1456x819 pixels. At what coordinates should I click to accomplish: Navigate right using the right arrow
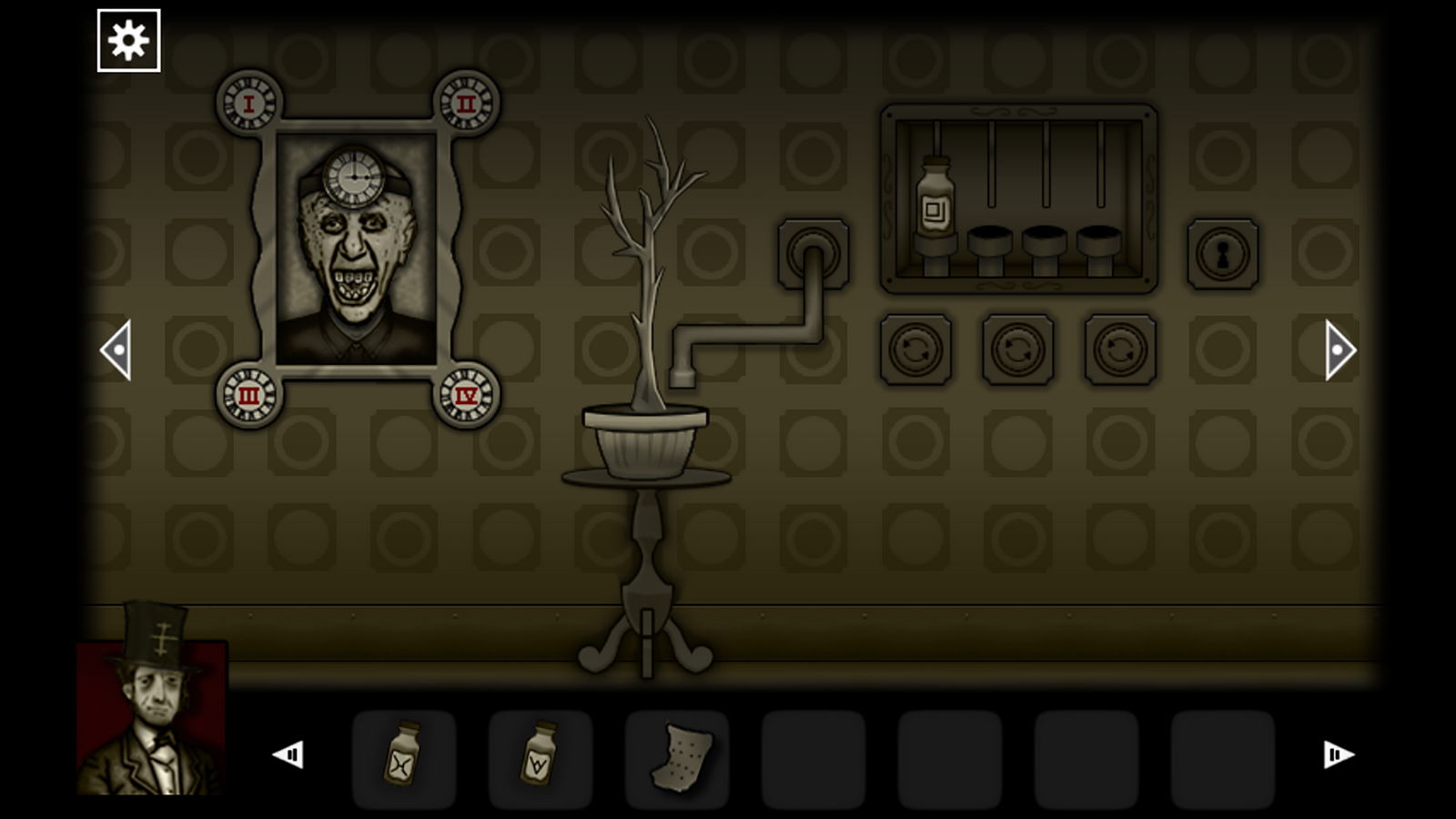[1337, 349]
